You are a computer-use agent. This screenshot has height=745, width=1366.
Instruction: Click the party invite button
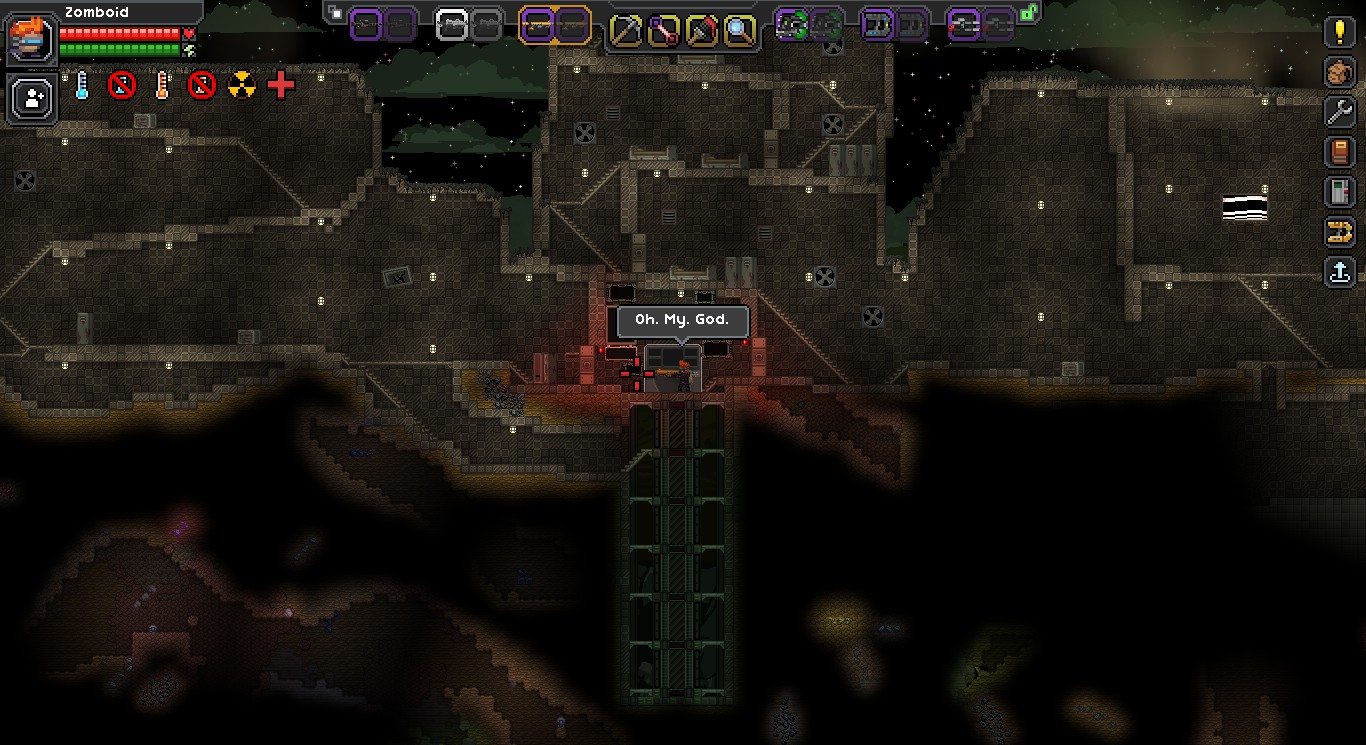point(32,98)
